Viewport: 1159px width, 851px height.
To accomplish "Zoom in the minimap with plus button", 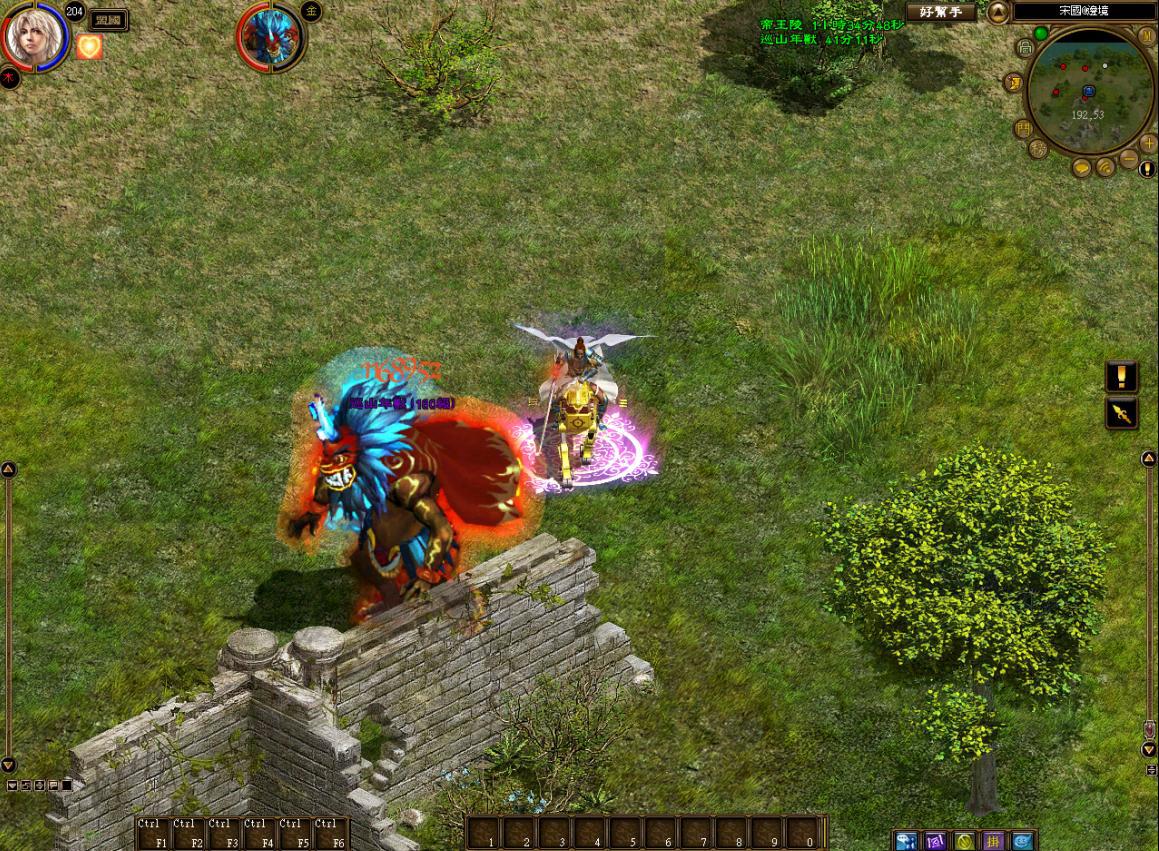I will click(x=1148, y=143).
